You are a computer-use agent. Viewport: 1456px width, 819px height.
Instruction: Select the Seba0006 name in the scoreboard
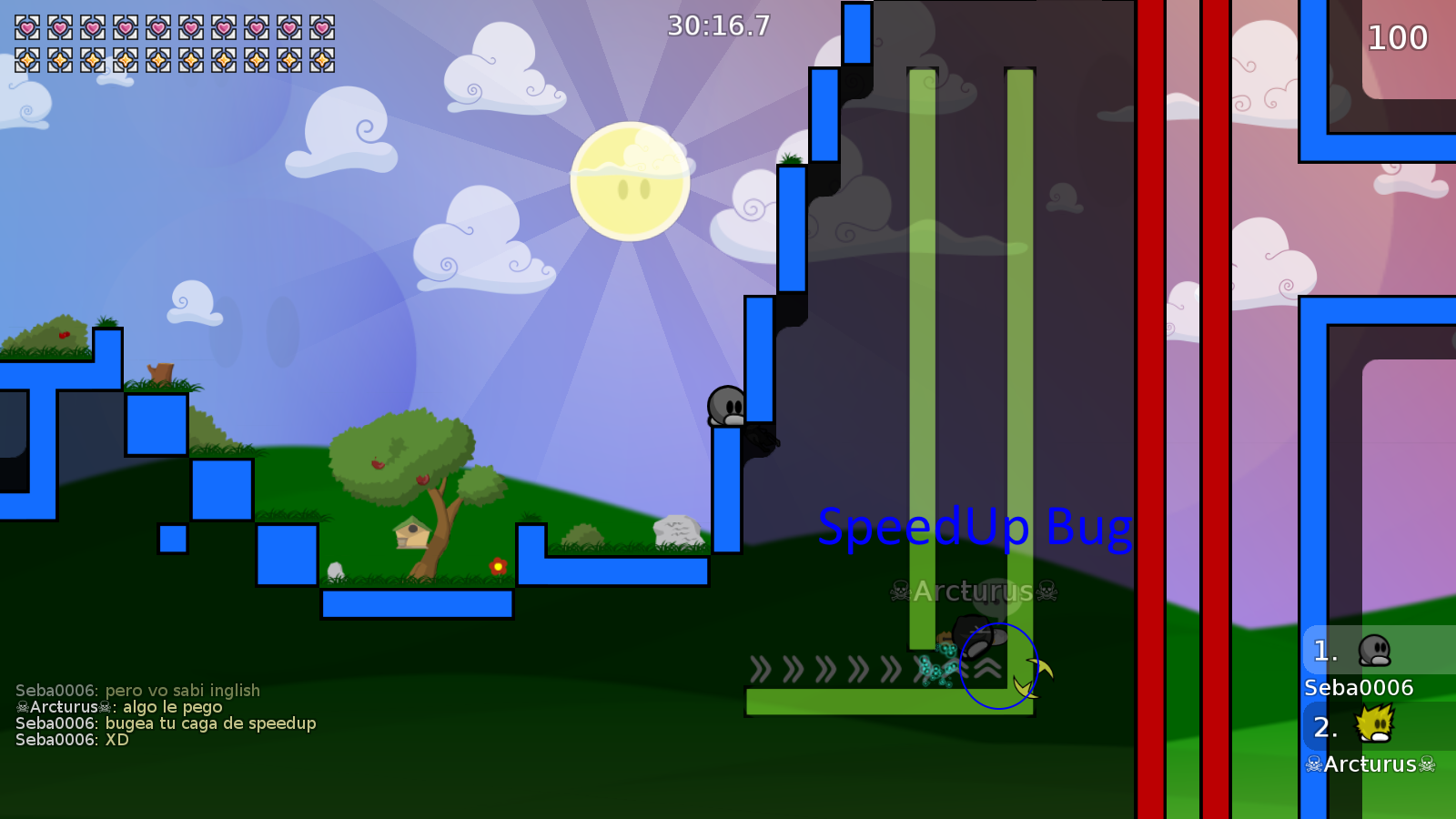tap(1359, 688)
